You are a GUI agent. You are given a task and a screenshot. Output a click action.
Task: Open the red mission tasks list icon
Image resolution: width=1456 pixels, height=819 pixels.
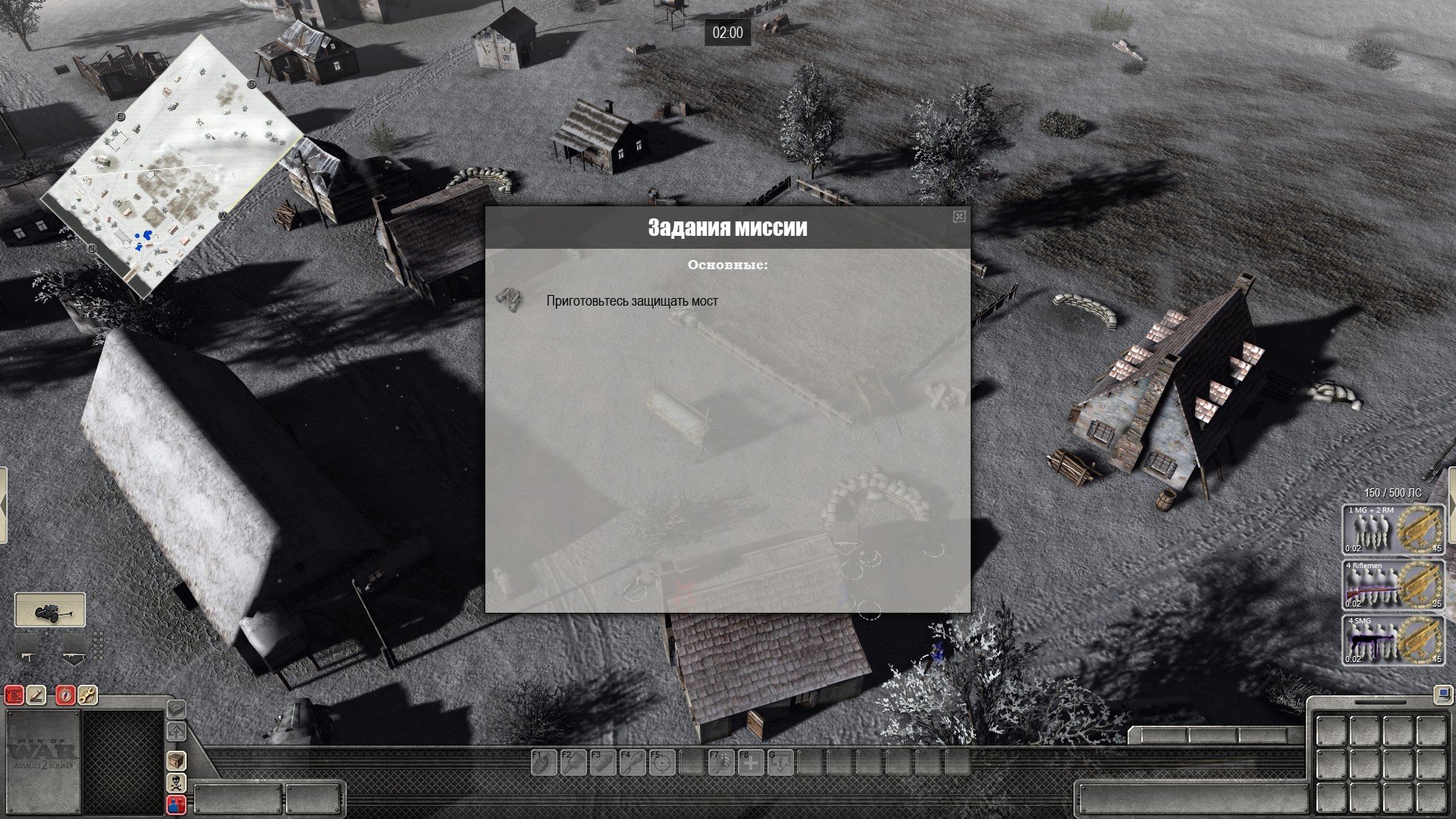tap(14, 695)
